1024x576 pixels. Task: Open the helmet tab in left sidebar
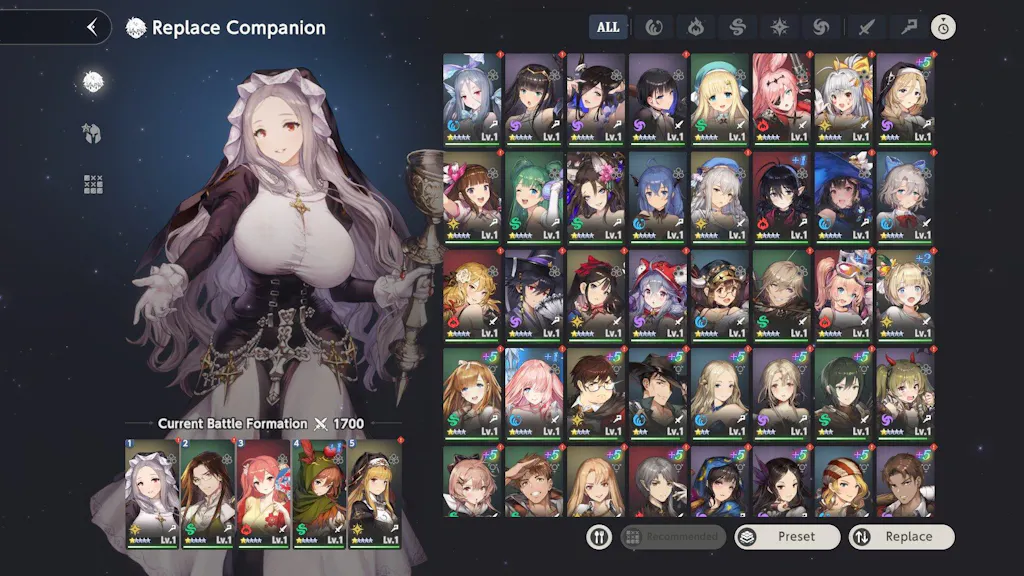click(93, 133)
